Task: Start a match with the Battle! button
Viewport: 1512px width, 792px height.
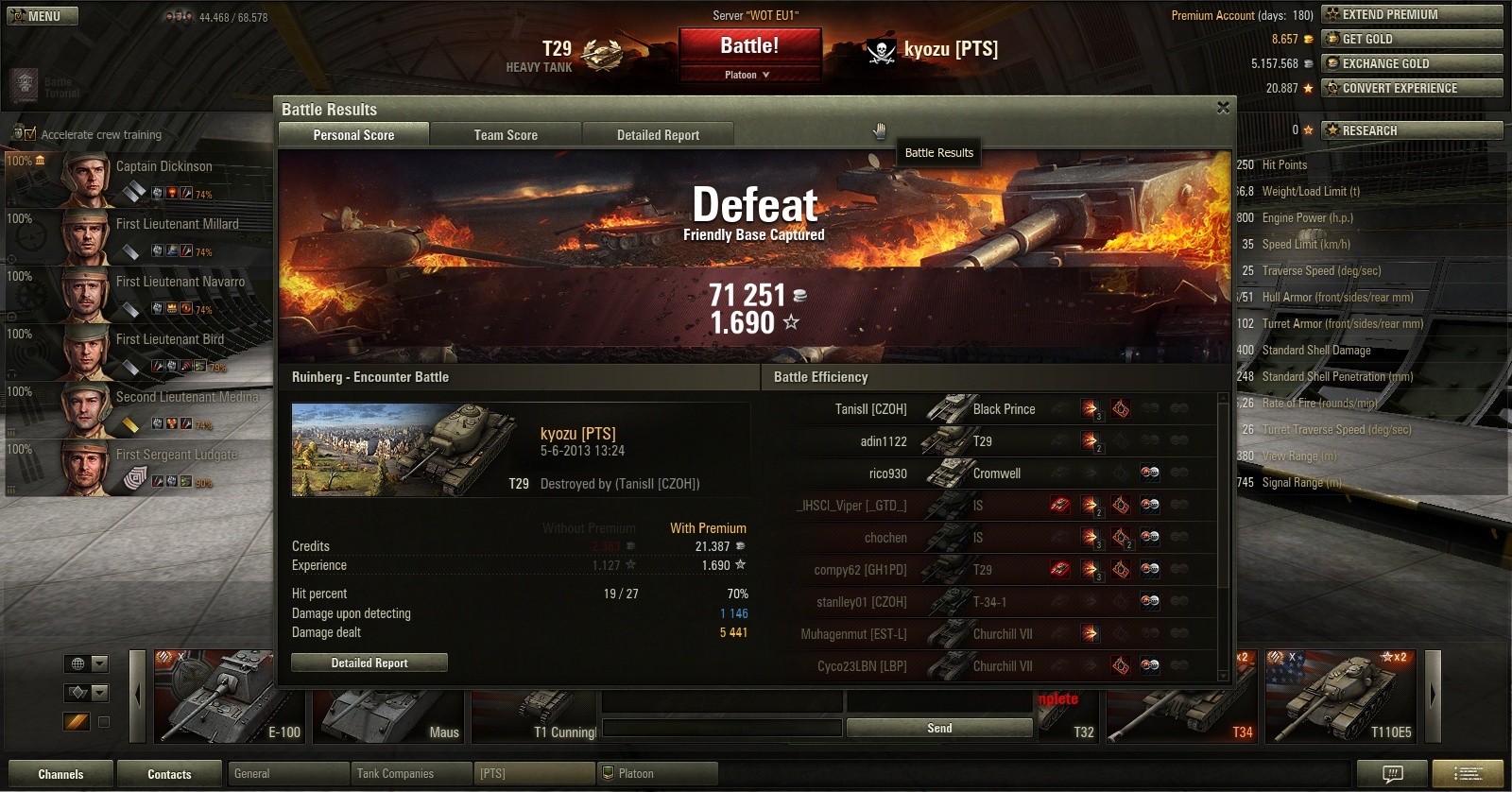Action: click(x=749, y=46)
